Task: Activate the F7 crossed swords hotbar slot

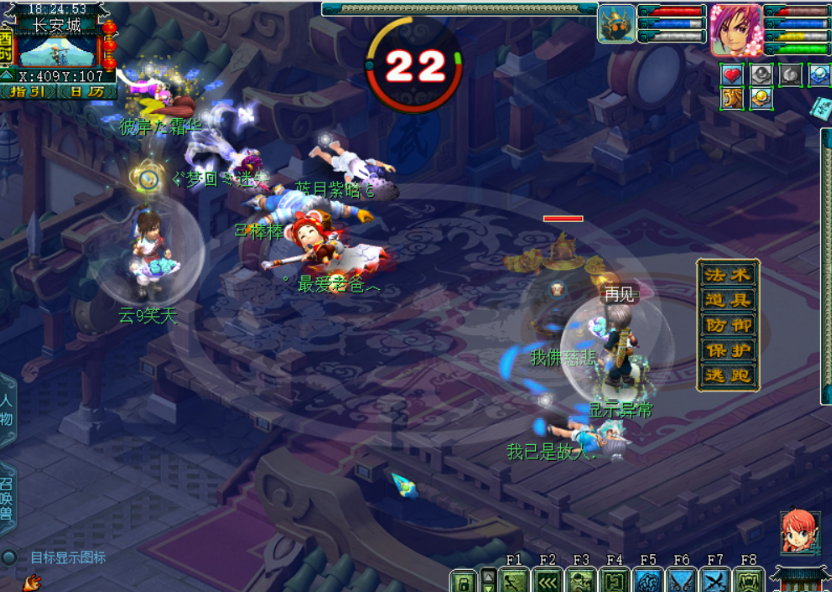Action: coord(714,581)
